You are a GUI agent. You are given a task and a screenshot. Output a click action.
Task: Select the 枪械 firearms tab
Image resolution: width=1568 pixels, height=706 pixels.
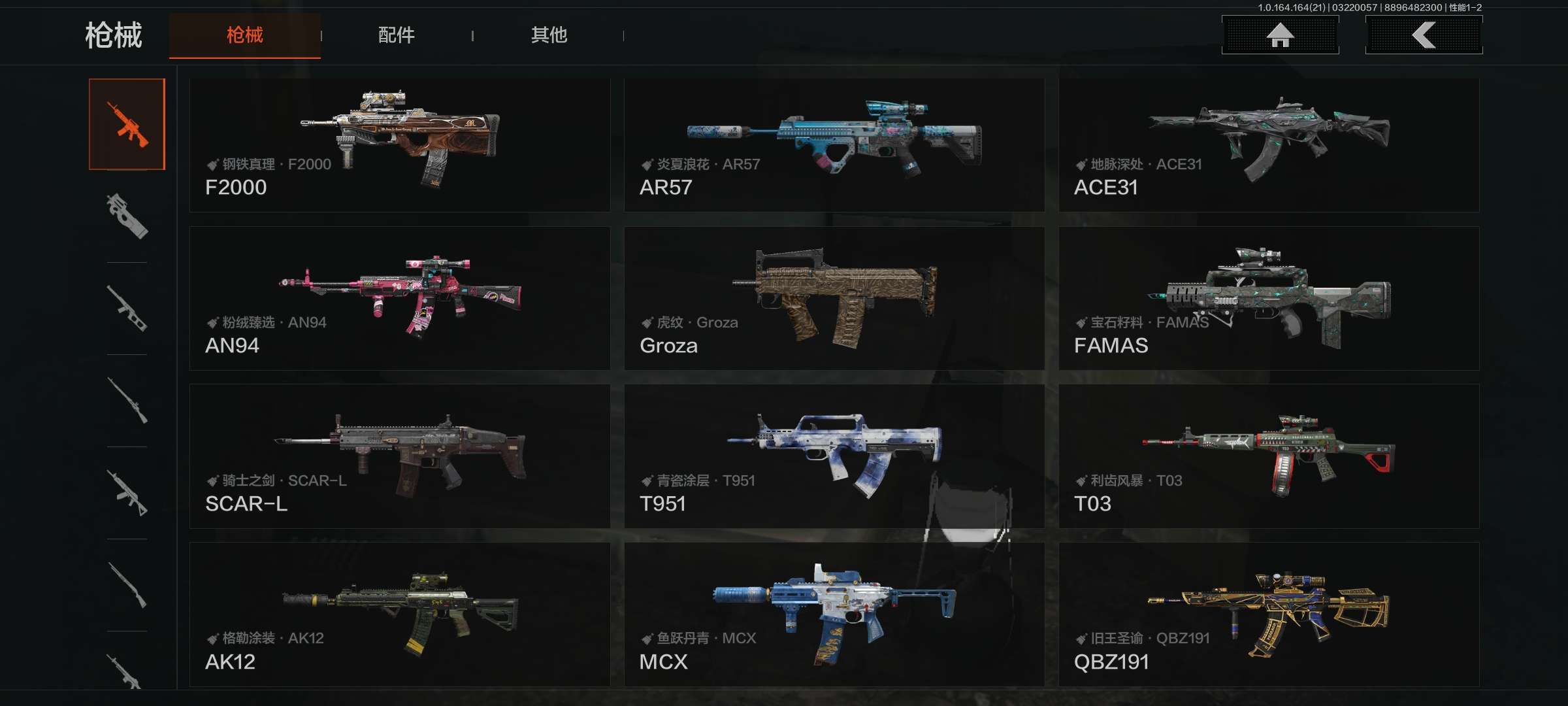click(x=244, y=35)
